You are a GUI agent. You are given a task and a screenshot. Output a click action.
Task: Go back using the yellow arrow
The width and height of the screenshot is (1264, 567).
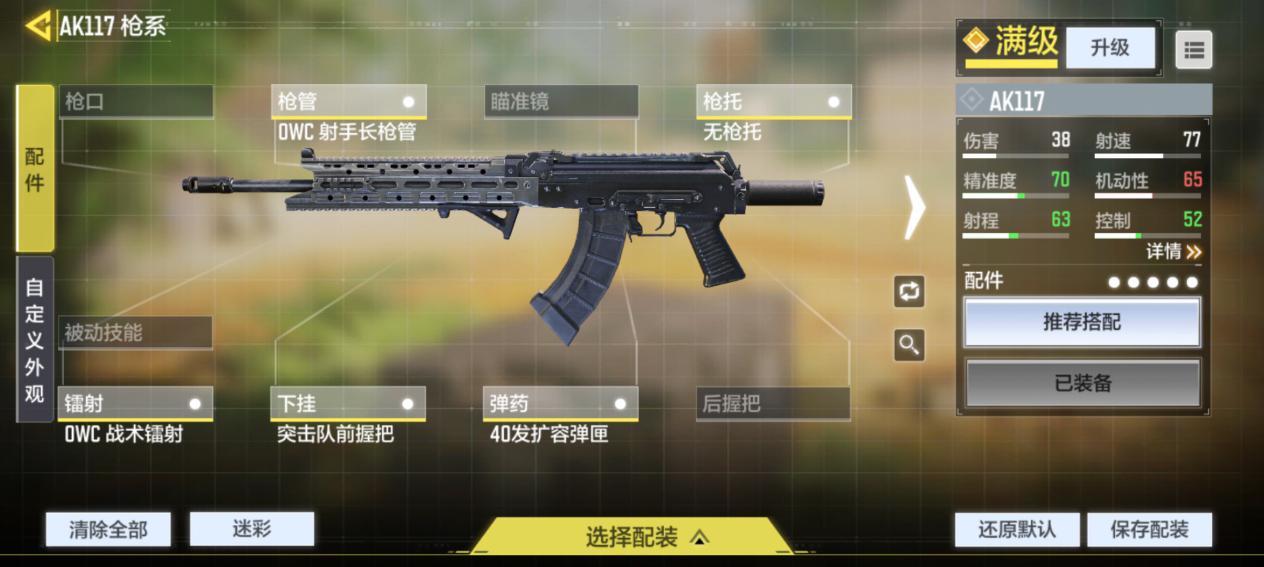(x=38, y=26)
